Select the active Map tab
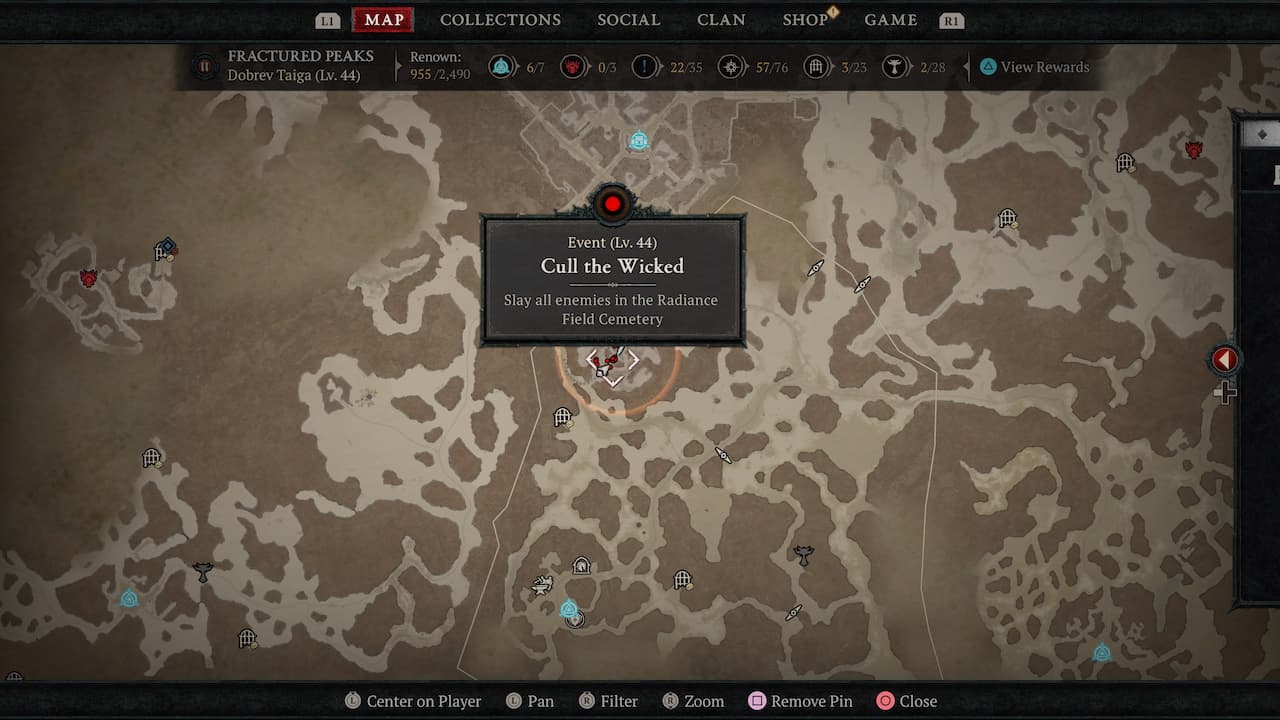Viewport: 1280px width, 720px height. (384, 20)
